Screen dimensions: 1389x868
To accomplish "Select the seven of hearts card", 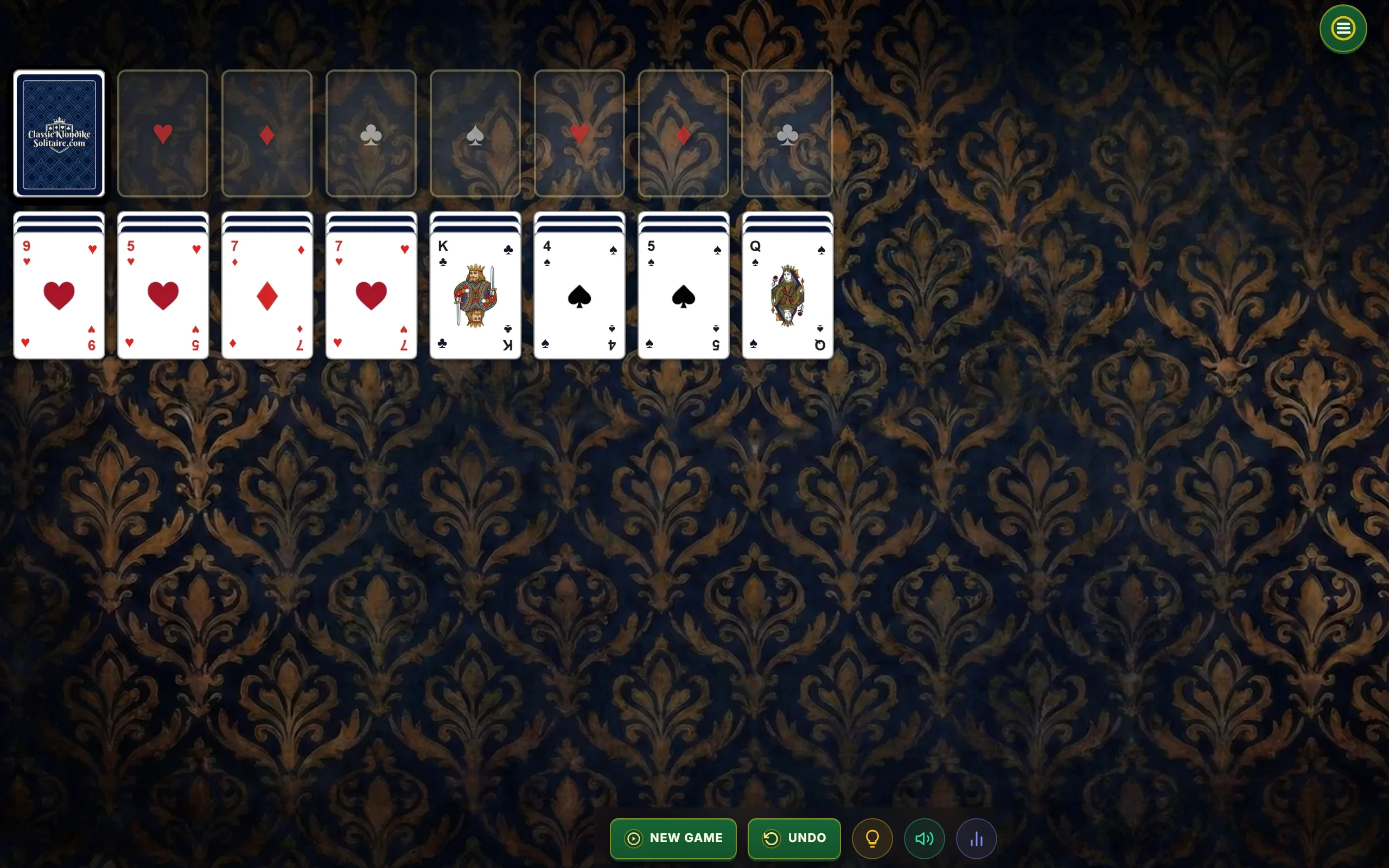I will [371, 296].
